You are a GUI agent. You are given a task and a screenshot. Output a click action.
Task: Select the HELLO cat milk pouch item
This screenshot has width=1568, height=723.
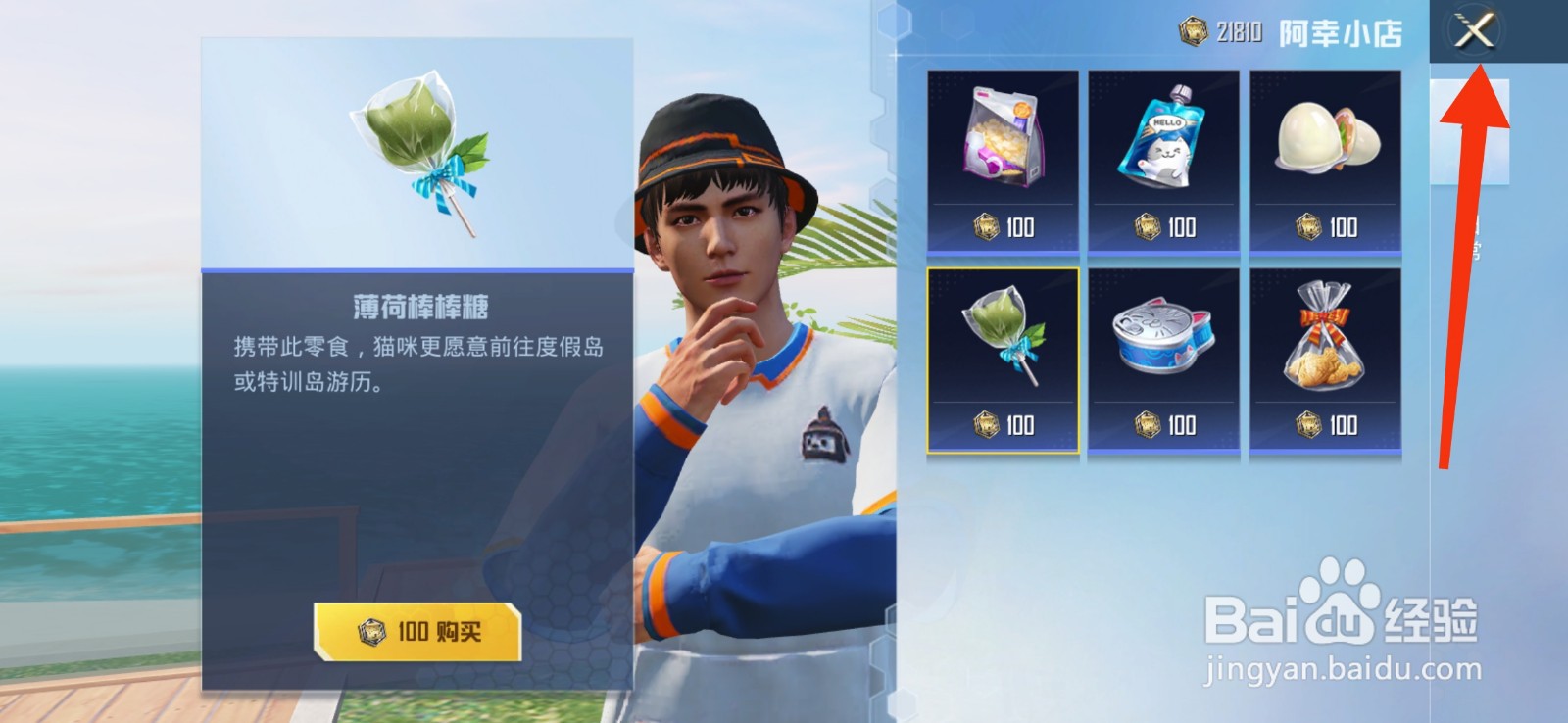pos(1164,147)
